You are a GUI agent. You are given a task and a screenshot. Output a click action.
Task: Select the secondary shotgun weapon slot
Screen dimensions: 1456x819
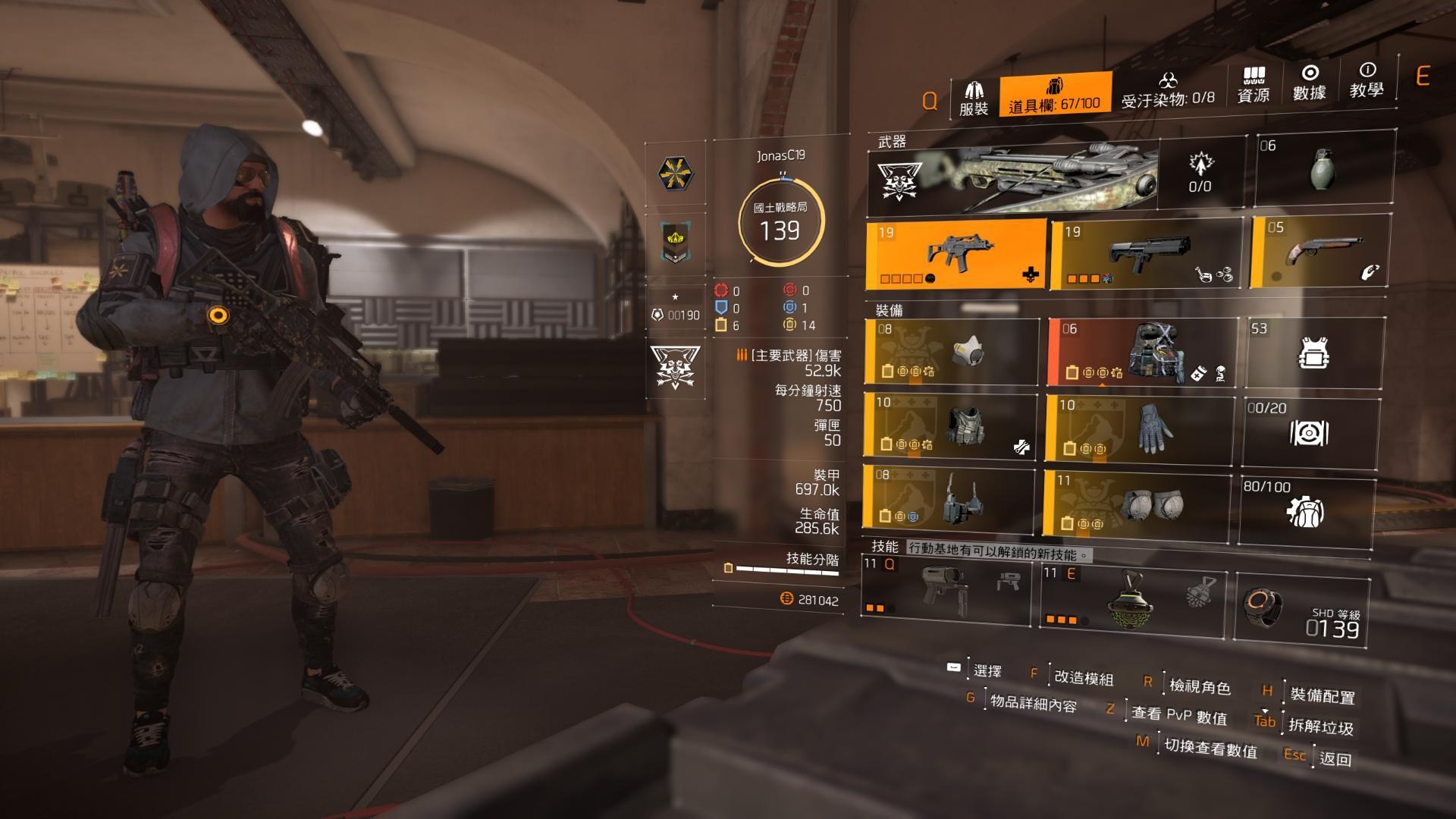(1146, 255)
